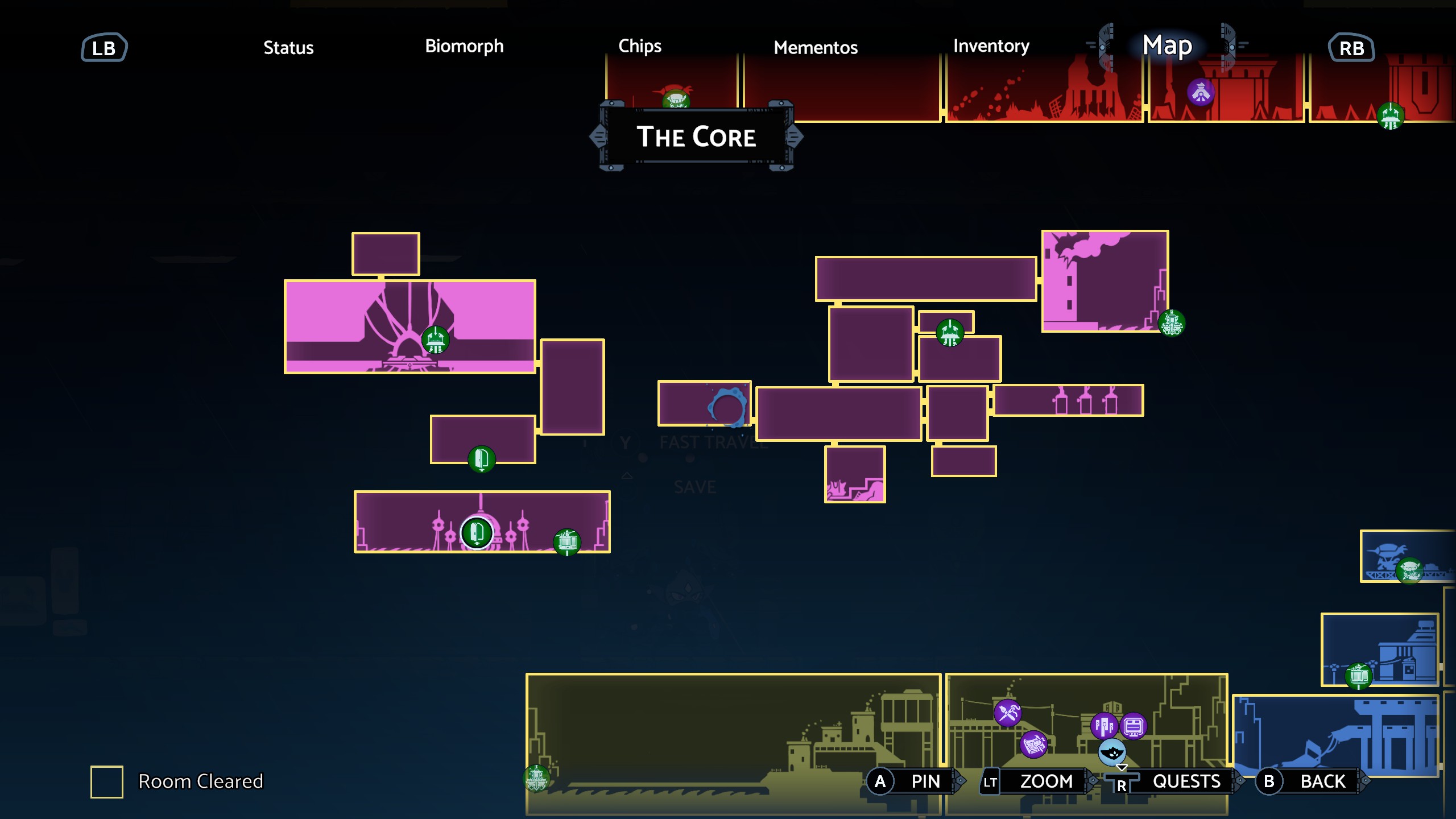The width and height of the screenshot is (1456, 819).
Task: Click the green landing pad icon on the big pink room
Action: (436, 341)
